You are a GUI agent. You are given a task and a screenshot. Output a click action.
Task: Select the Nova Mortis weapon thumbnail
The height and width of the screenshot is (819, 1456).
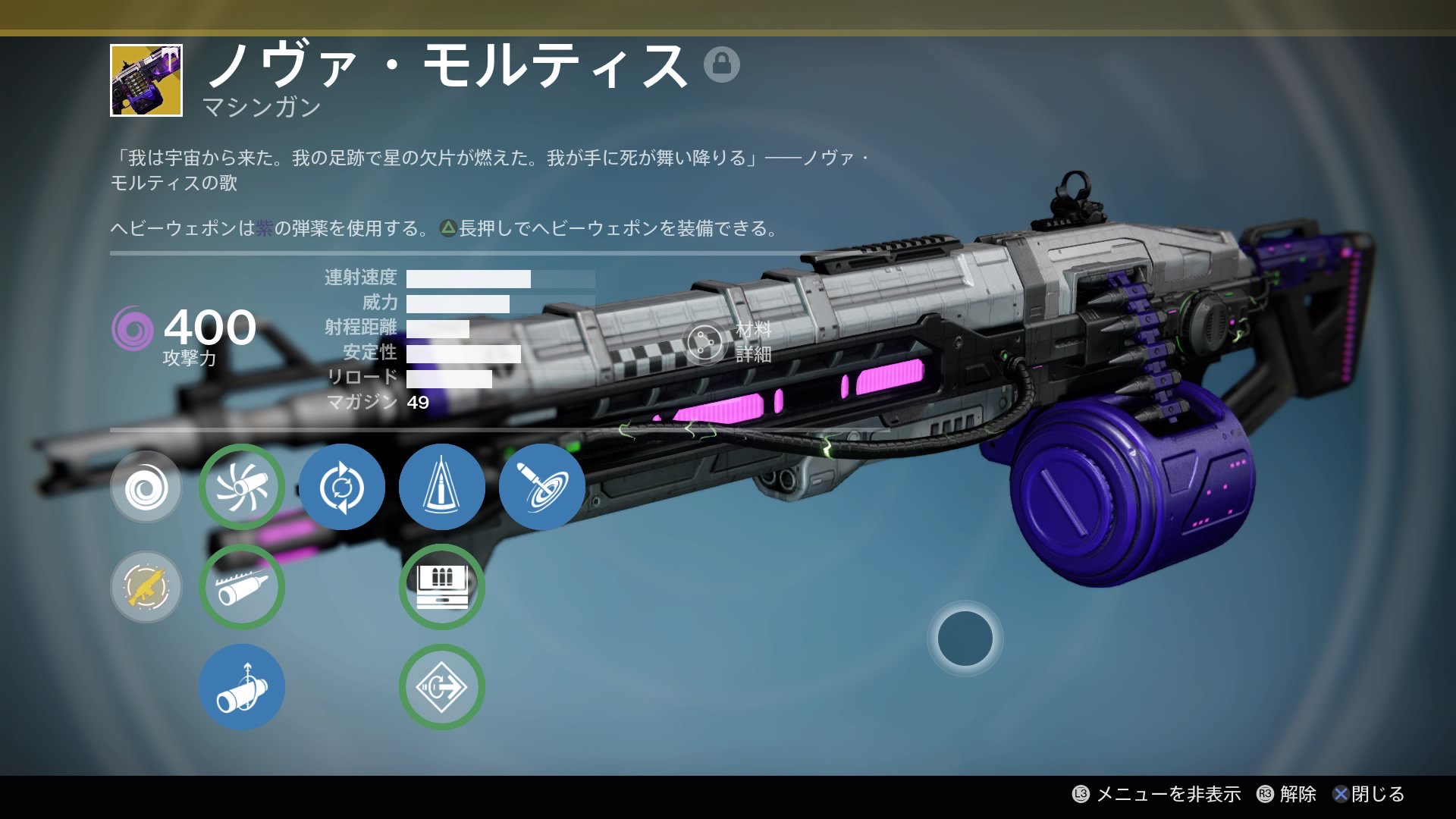146,80
